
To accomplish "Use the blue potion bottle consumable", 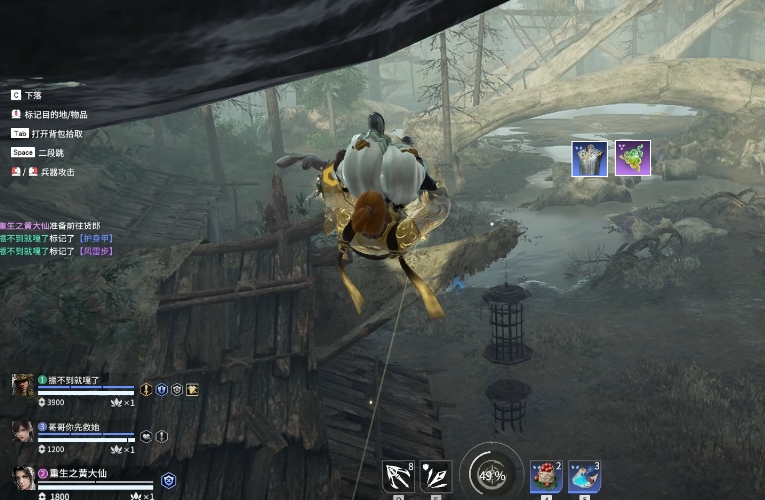I will coord(584,477).
